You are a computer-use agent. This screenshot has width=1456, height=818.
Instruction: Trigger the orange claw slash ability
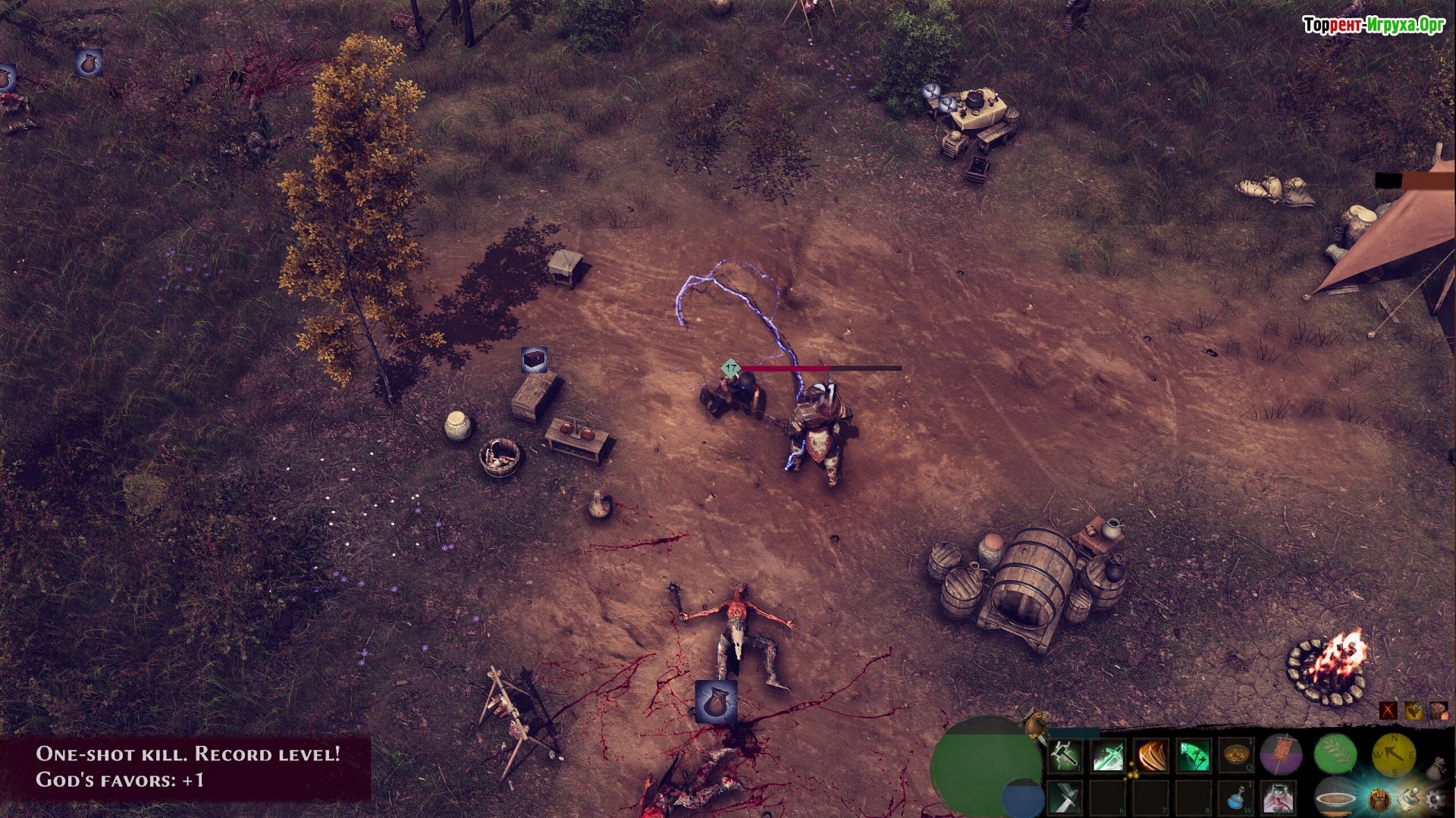[x=1151, y=756]
